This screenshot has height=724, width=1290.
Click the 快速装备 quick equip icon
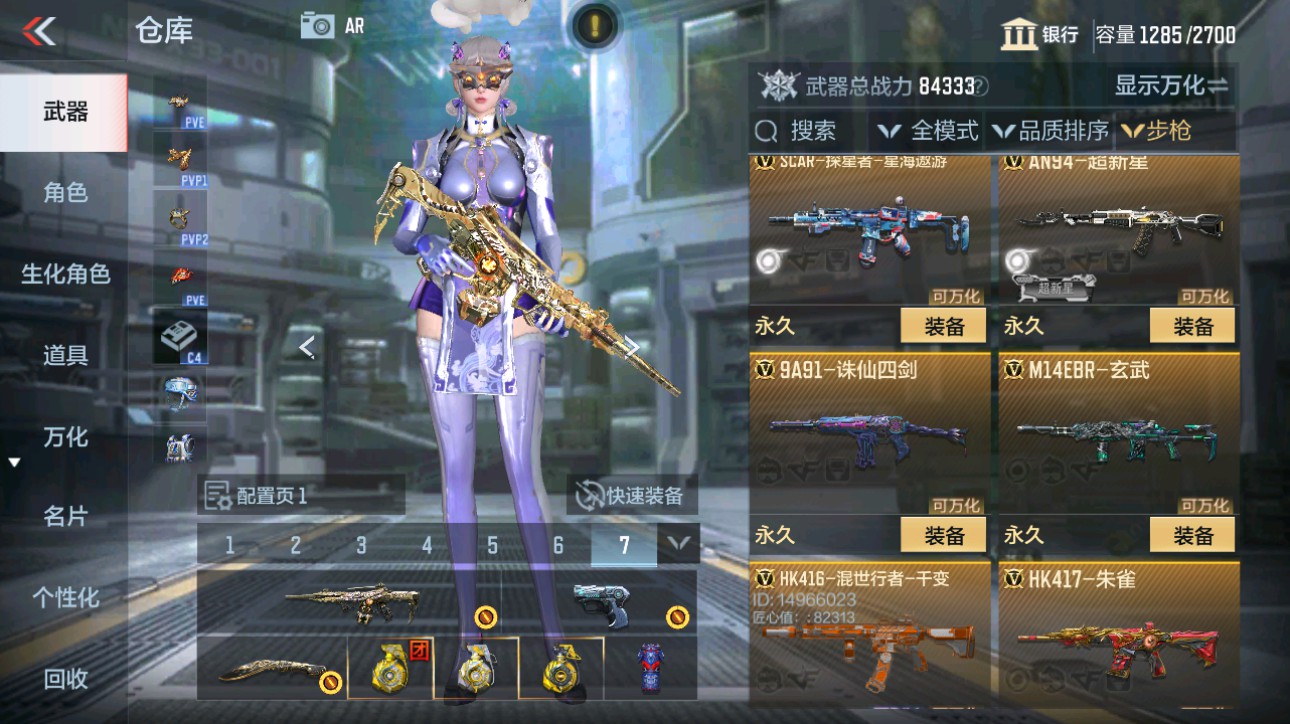590,497
